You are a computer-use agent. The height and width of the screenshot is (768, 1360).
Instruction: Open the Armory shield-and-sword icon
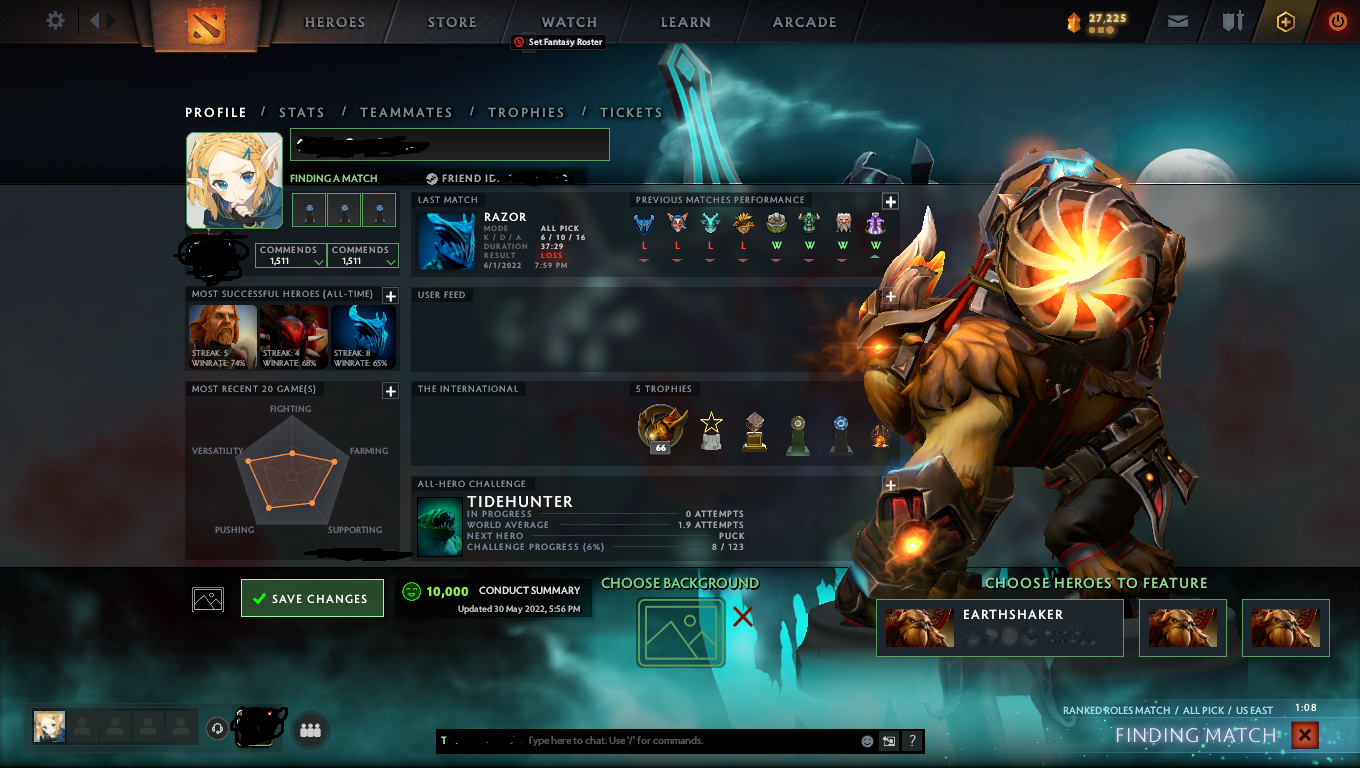(x=1232, y=21)
